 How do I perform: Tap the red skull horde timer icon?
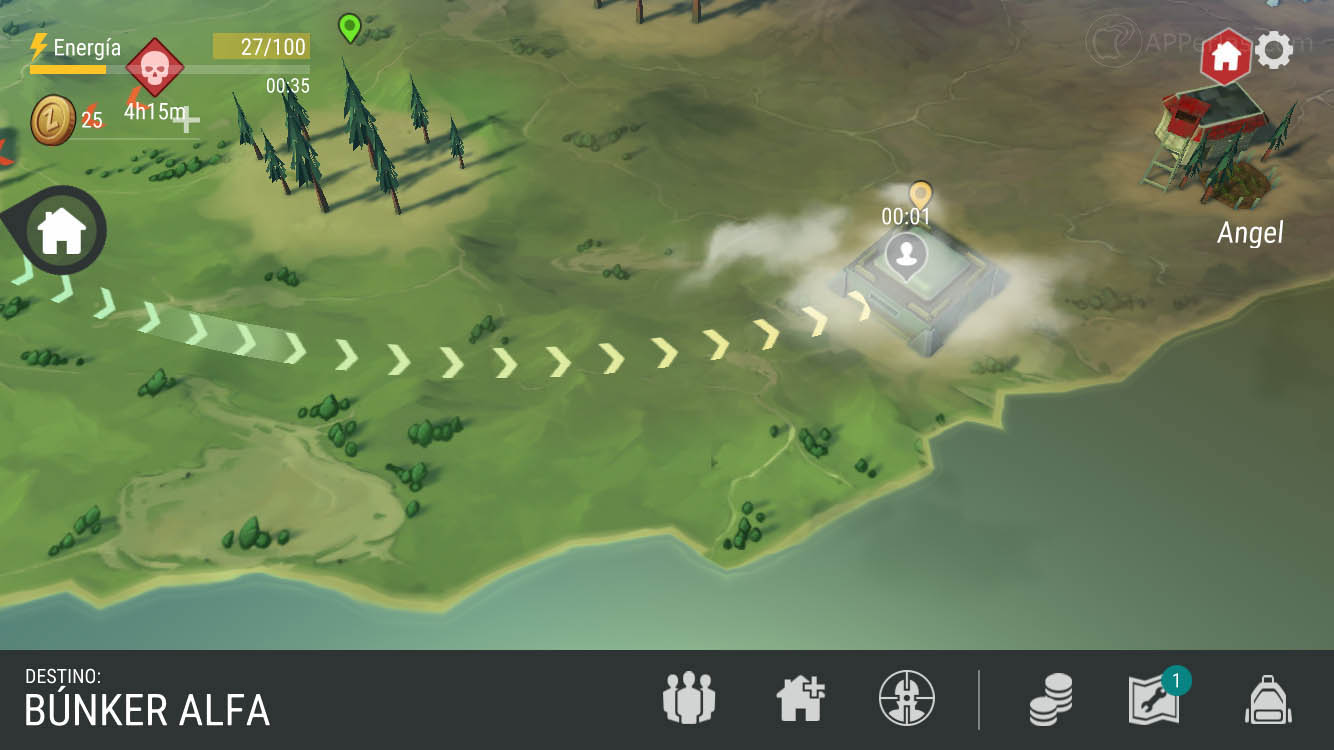click(155, 68)
